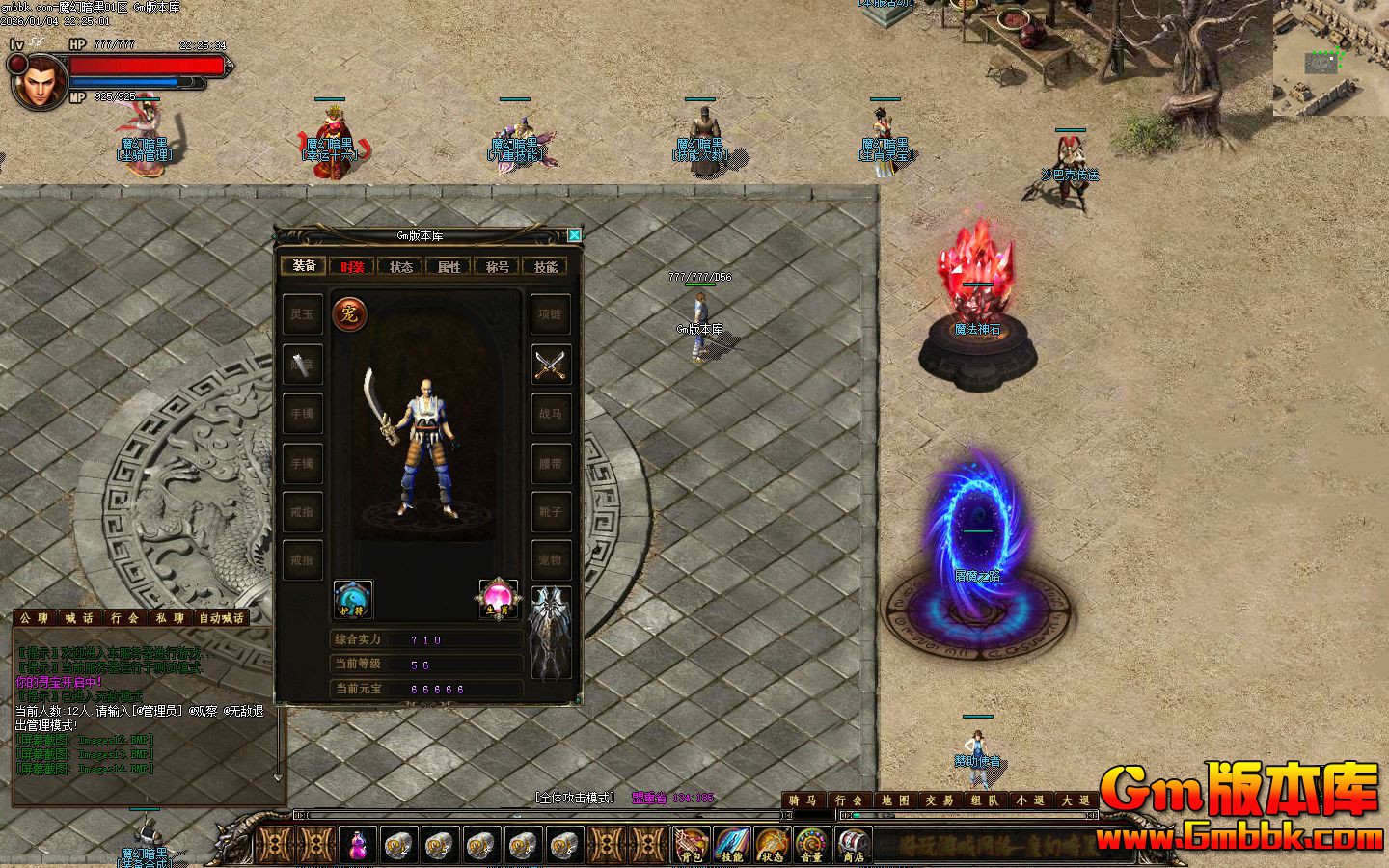Use the pink gourd potion in hotbar

point(358,846)
